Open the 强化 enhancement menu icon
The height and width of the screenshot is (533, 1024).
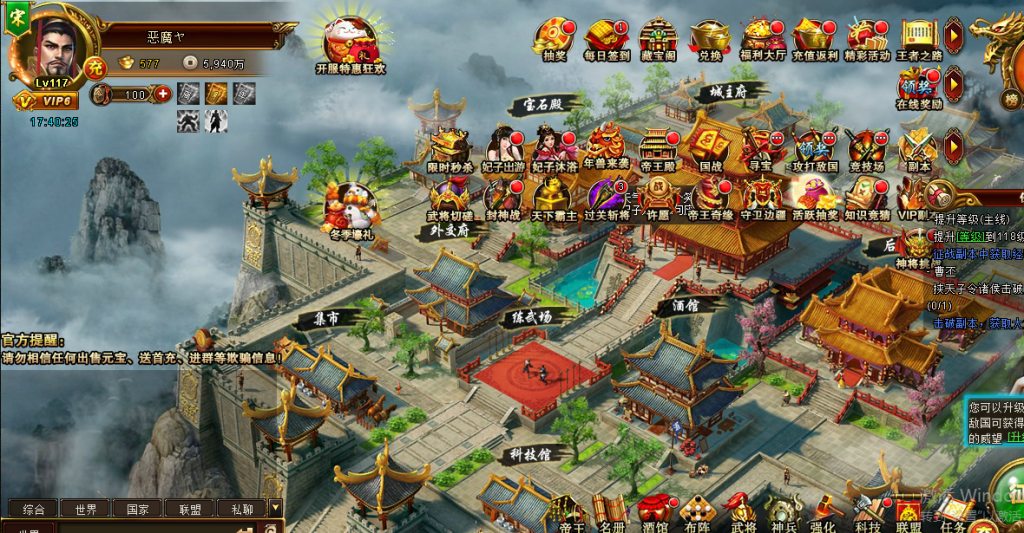(823, 513)
